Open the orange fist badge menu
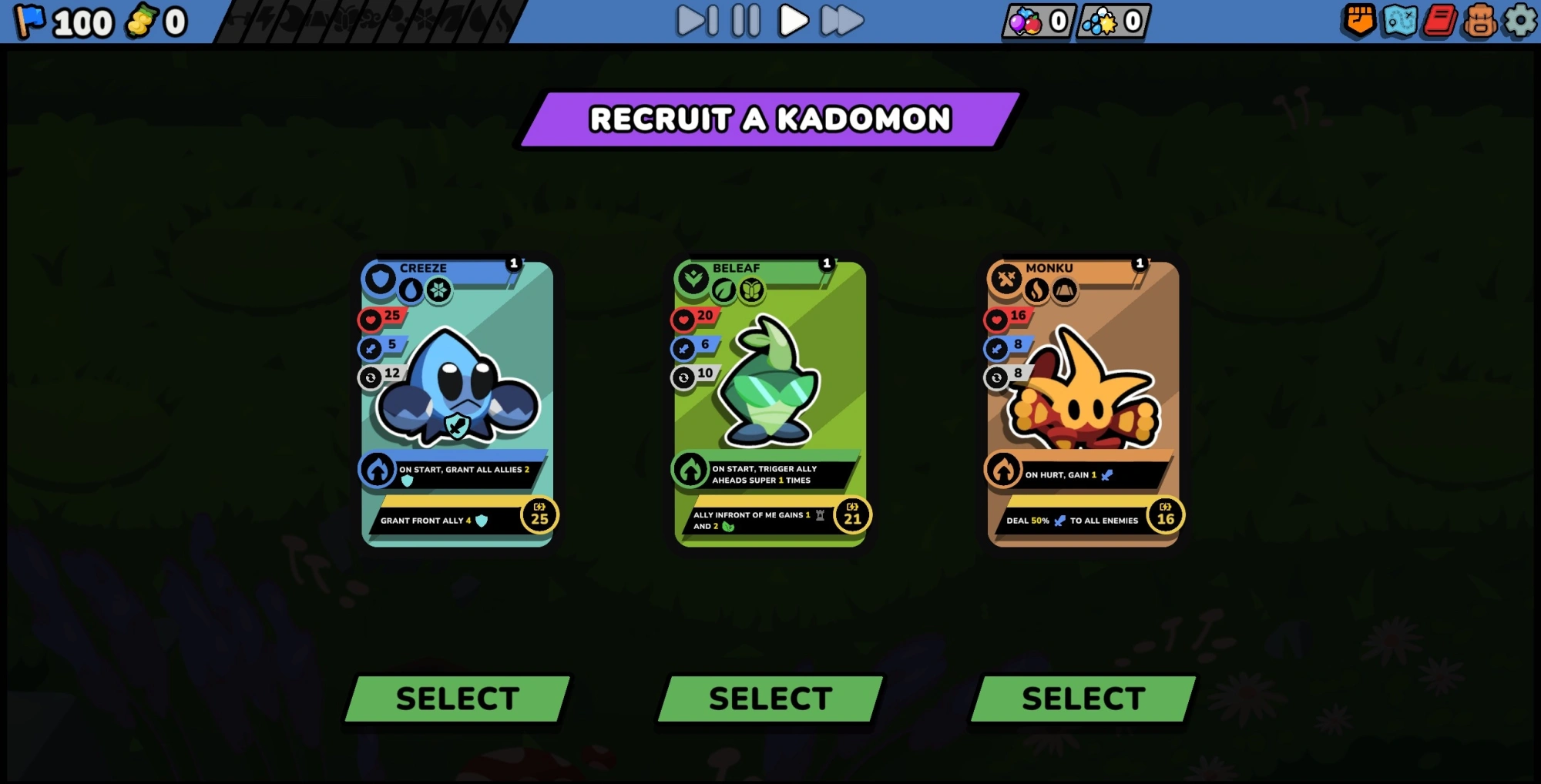The image size is (1541, 784). coord(1359,21)
